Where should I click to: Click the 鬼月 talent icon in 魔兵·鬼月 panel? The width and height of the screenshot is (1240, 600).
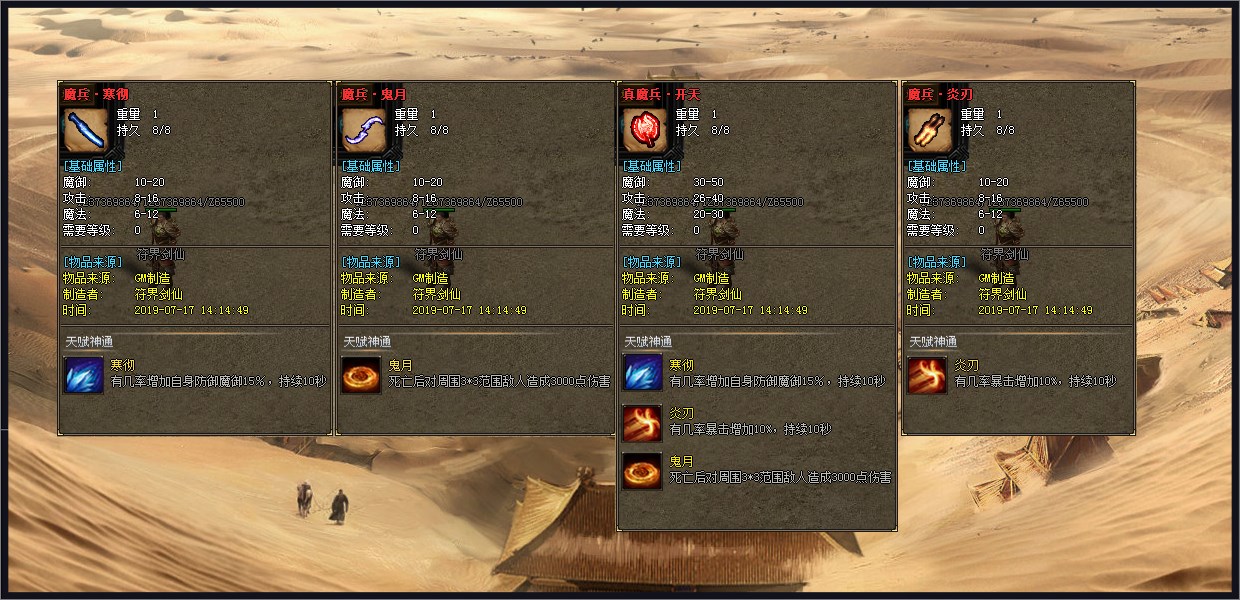361,374
